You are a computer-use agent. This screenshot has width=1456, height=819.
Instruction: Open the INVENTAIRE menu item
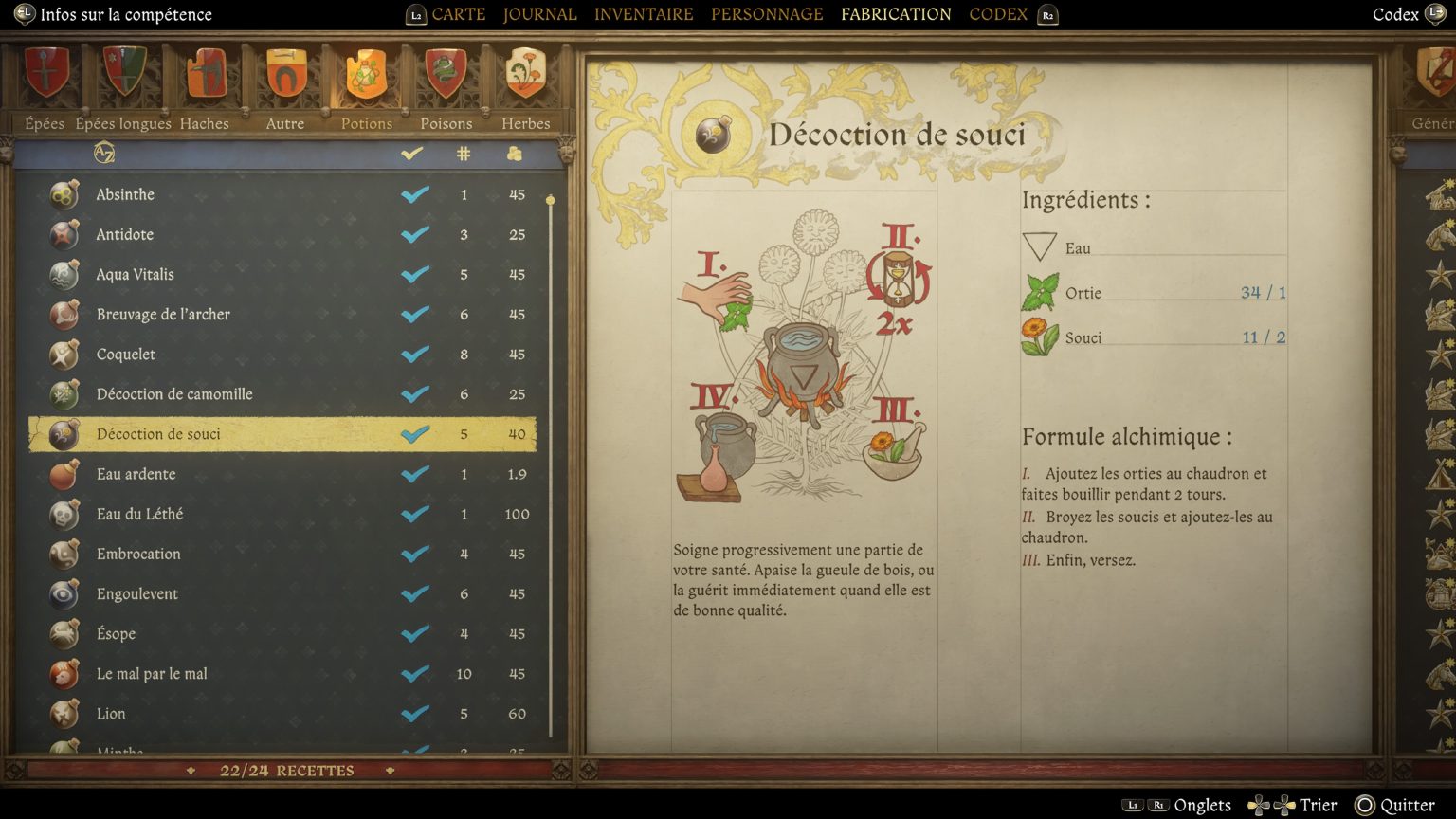pos(644,14)
